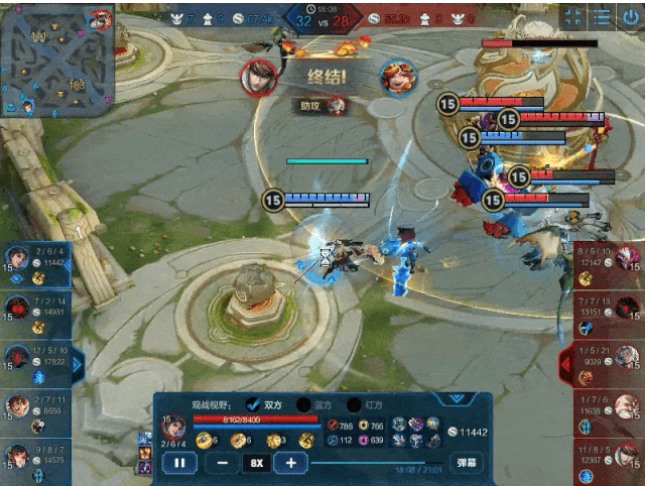Image resolution: width=648 pixels, height=486 pixels.
Task: Exit spectating with the power button
Action: tap(630, 17)
